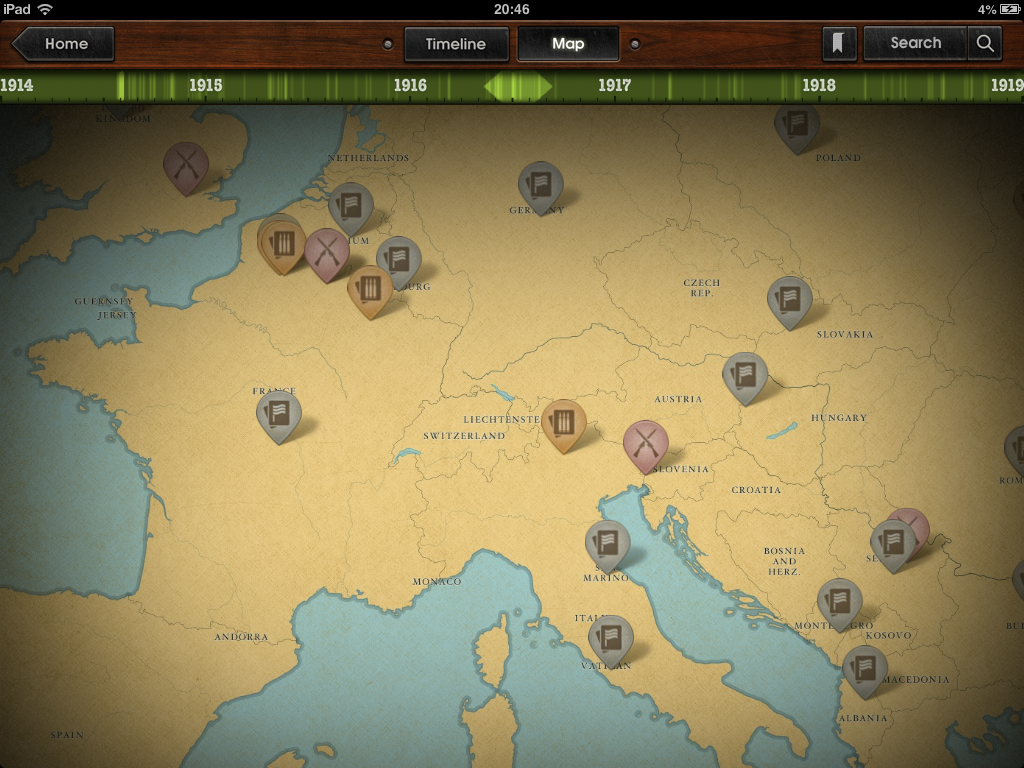Select the Map view tab
The height and width of the screenshot is (768, 1024).
(x=568, y=44)
